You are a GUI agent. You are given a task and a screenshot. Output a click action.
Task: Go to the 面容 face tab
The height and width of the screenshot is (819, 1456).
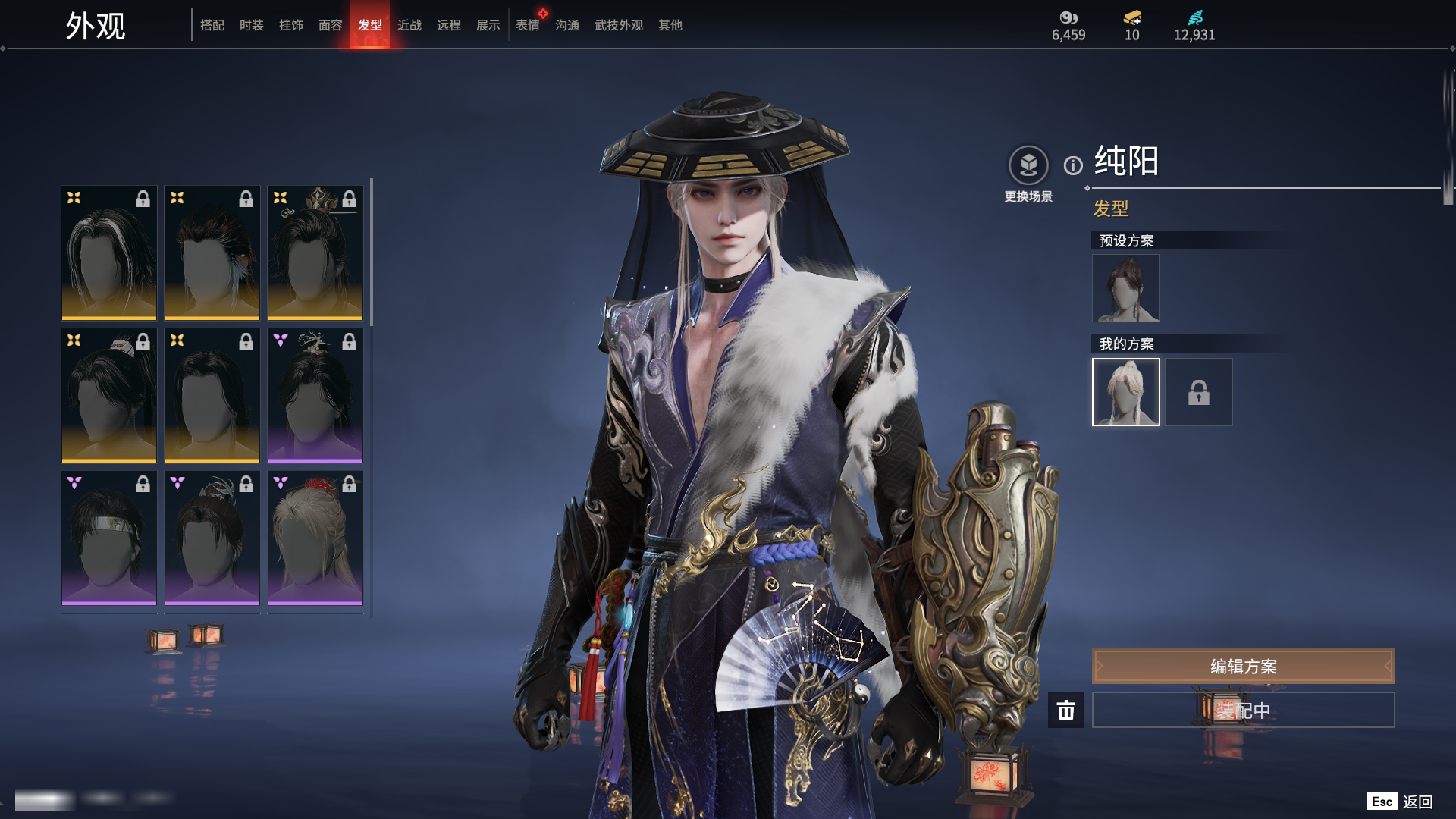331,25
